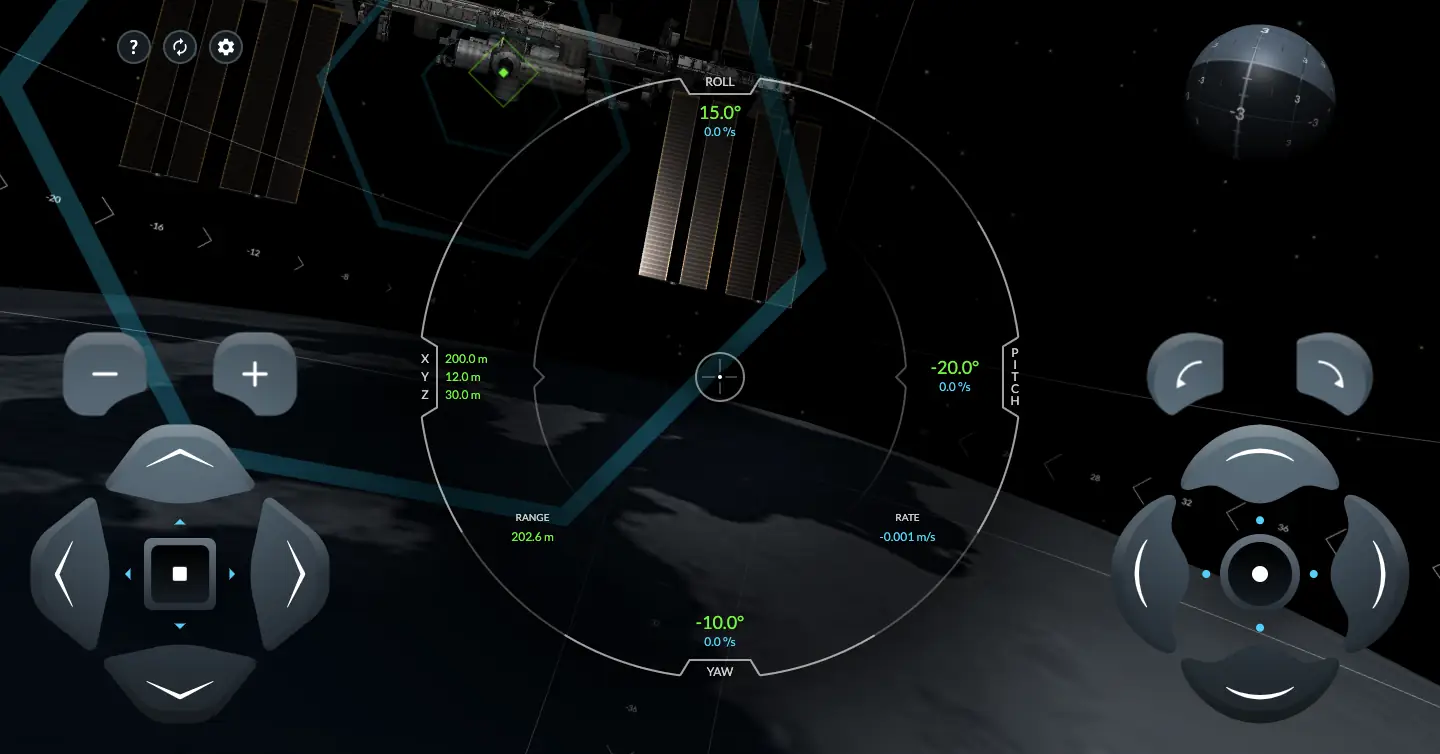The width and height of the screenshot is (1440, 754).
Task: Select the green docking target diamond on the ISS
Action: [x=504, y=72]
